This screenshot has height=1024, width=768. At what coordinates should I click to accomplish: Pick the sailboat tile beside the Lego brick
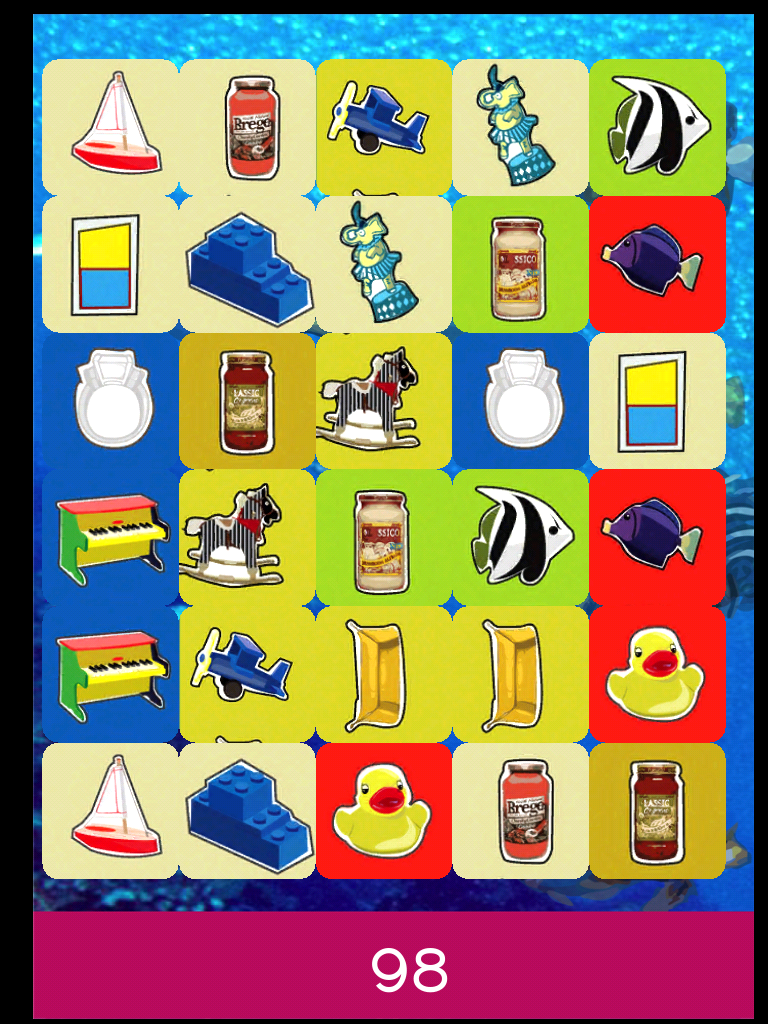point(110,811)
